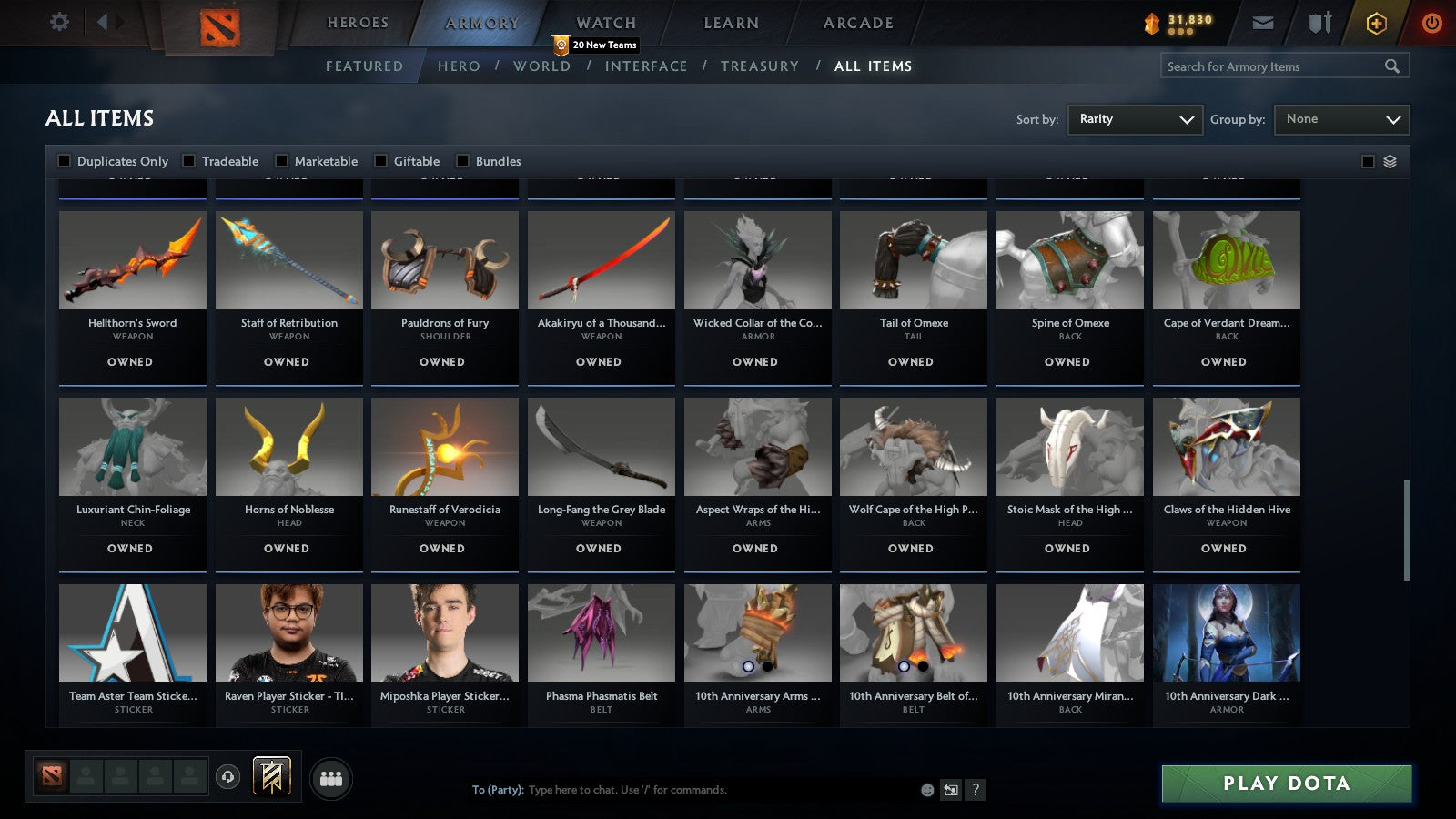Enable the Duplicates Only checkbox
The height and width of the screenshot is (819, 1456).
[x=65, y=160]
